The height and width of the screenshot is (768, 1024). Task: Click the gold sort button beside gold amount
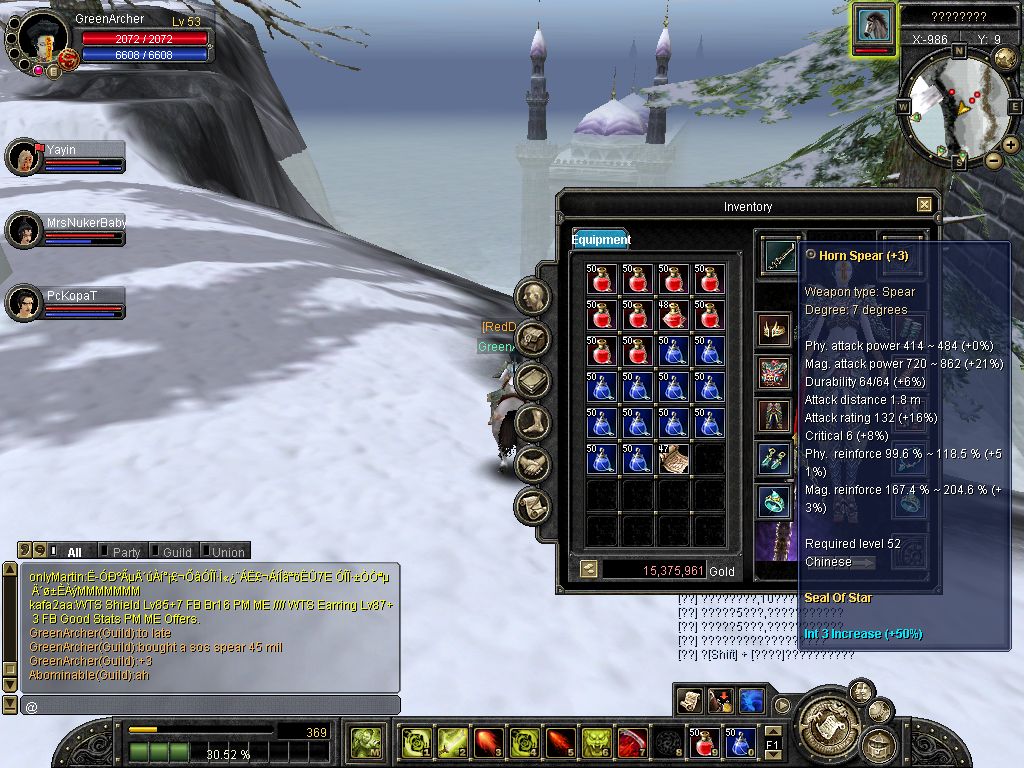point(589,570)
